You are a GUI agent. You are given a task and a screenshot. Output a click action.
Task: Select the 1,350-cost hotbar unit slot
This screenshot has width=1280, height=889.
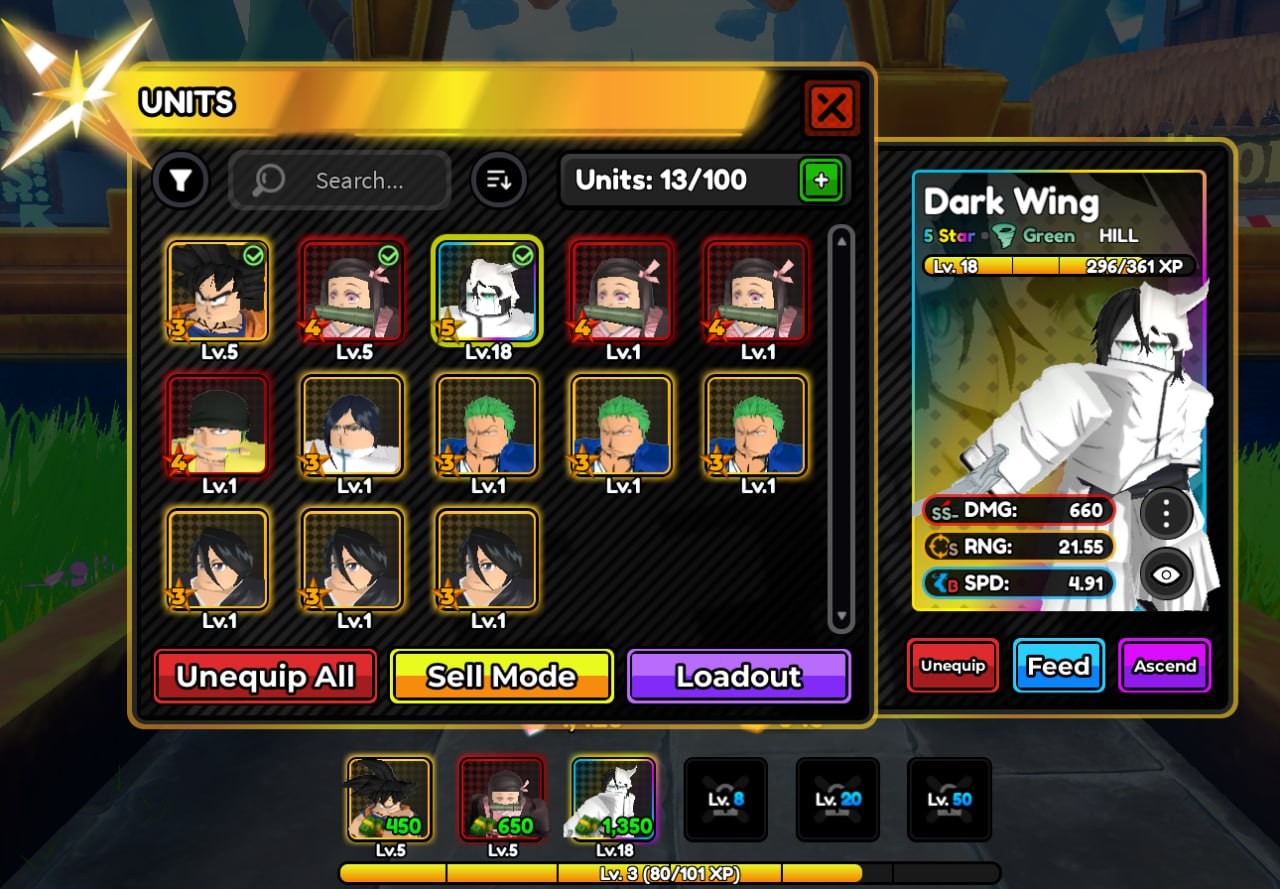click(613, 798)
